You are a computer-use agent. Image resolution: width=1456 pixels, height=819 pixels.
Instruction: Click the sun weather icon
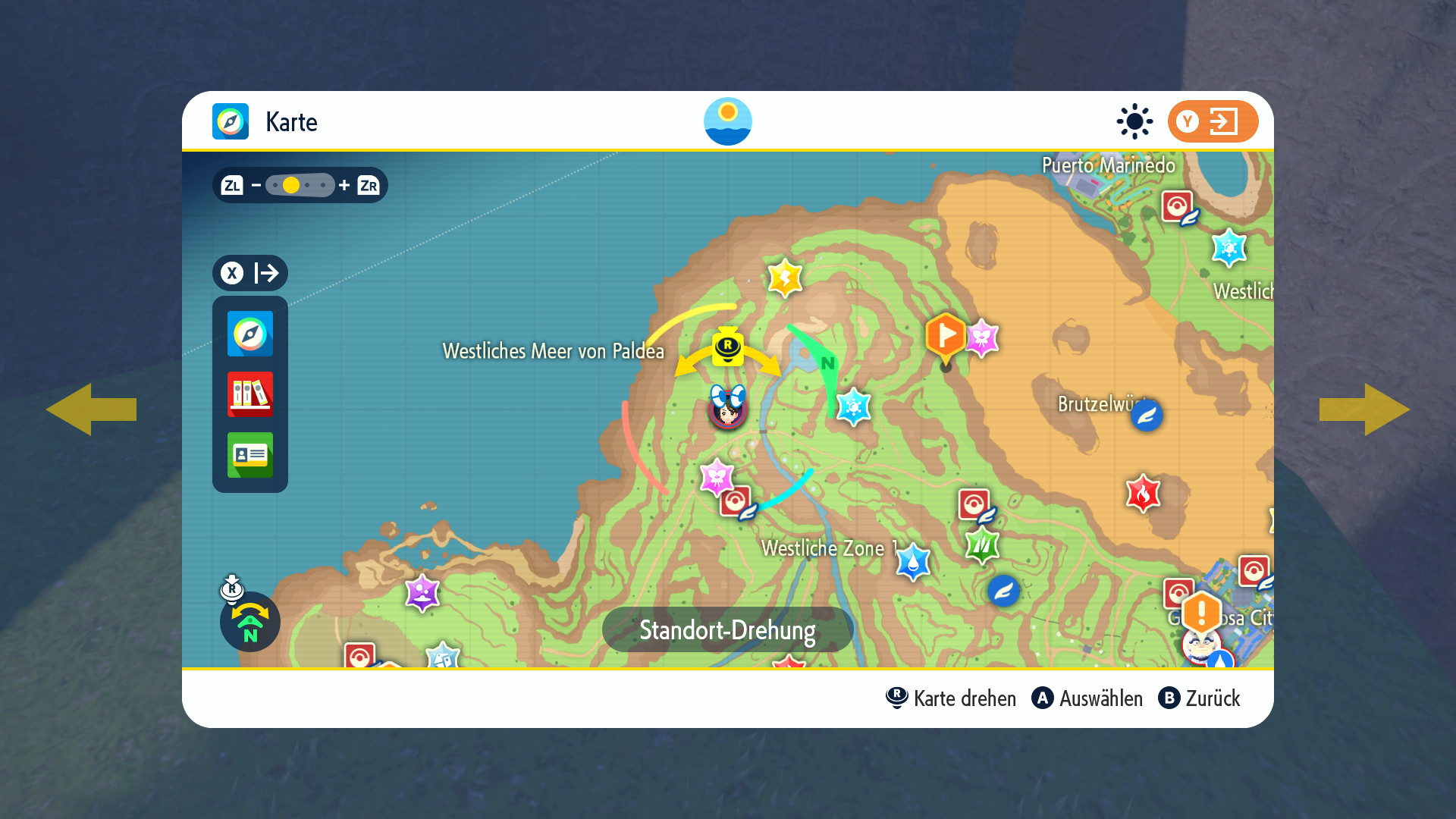click(1134, 121)
